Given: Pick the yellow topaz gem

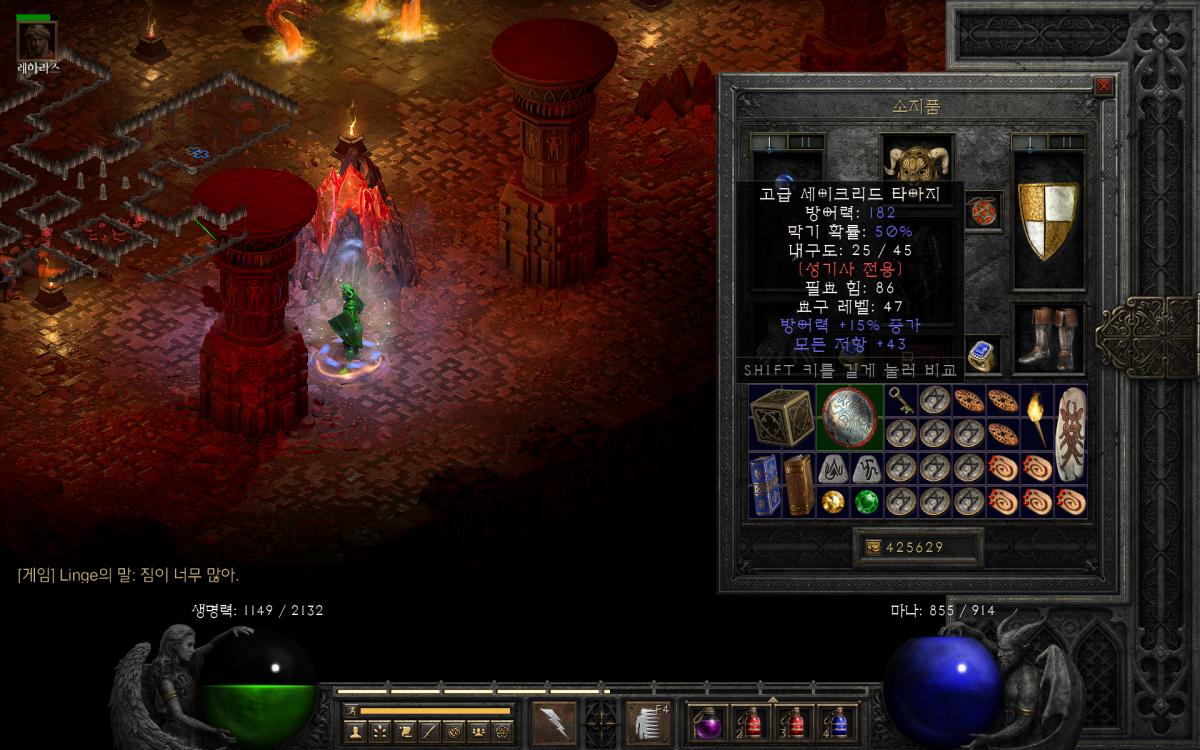Looking at the screenshot, I should (x=832, y=502).
